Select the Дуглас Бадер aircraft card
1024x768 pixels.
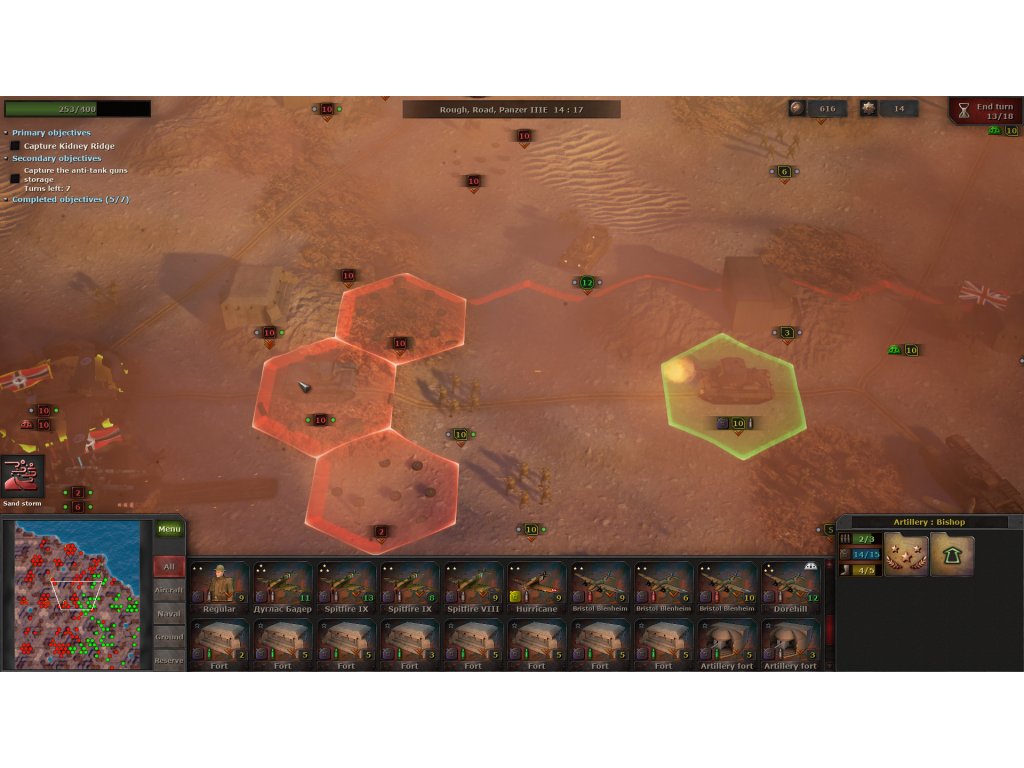point(283,587)
